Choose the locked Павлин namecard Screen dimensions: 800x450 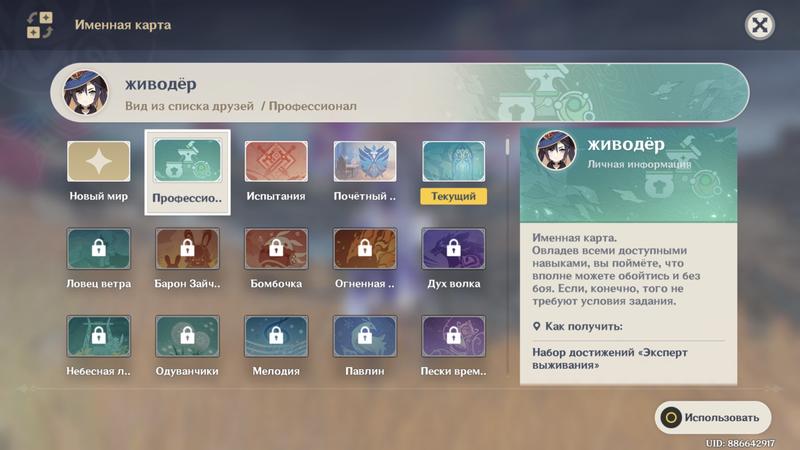point(365,337)
